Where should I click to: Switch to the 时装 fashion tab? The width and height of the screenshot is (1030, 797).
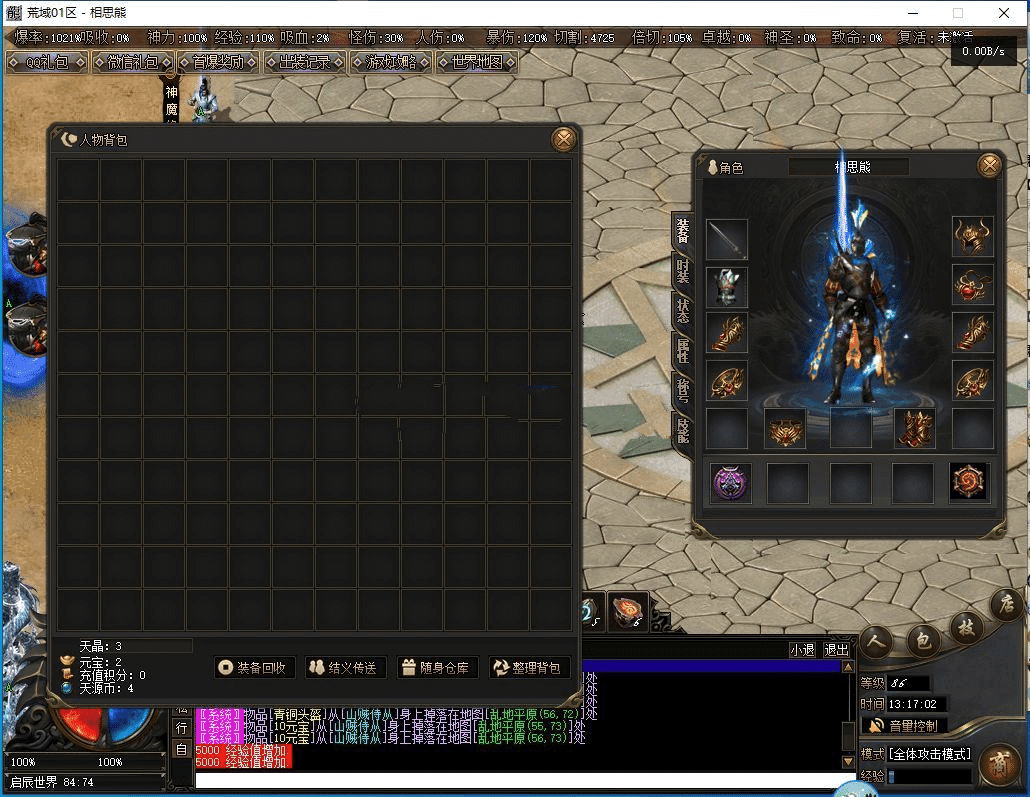tap(683, 270)
